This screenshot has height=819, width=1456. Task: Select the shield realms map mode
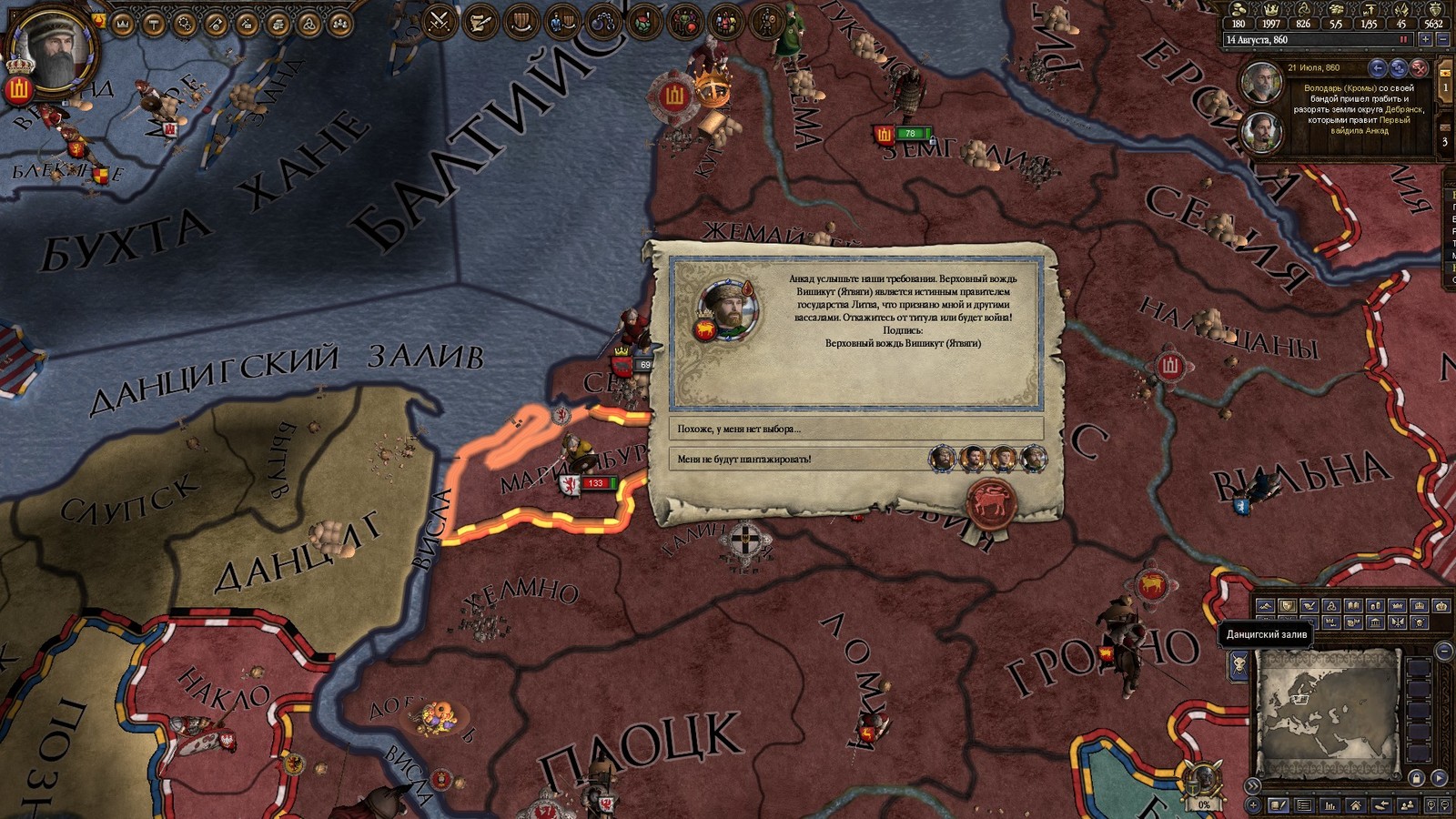tap(1287, 606)
